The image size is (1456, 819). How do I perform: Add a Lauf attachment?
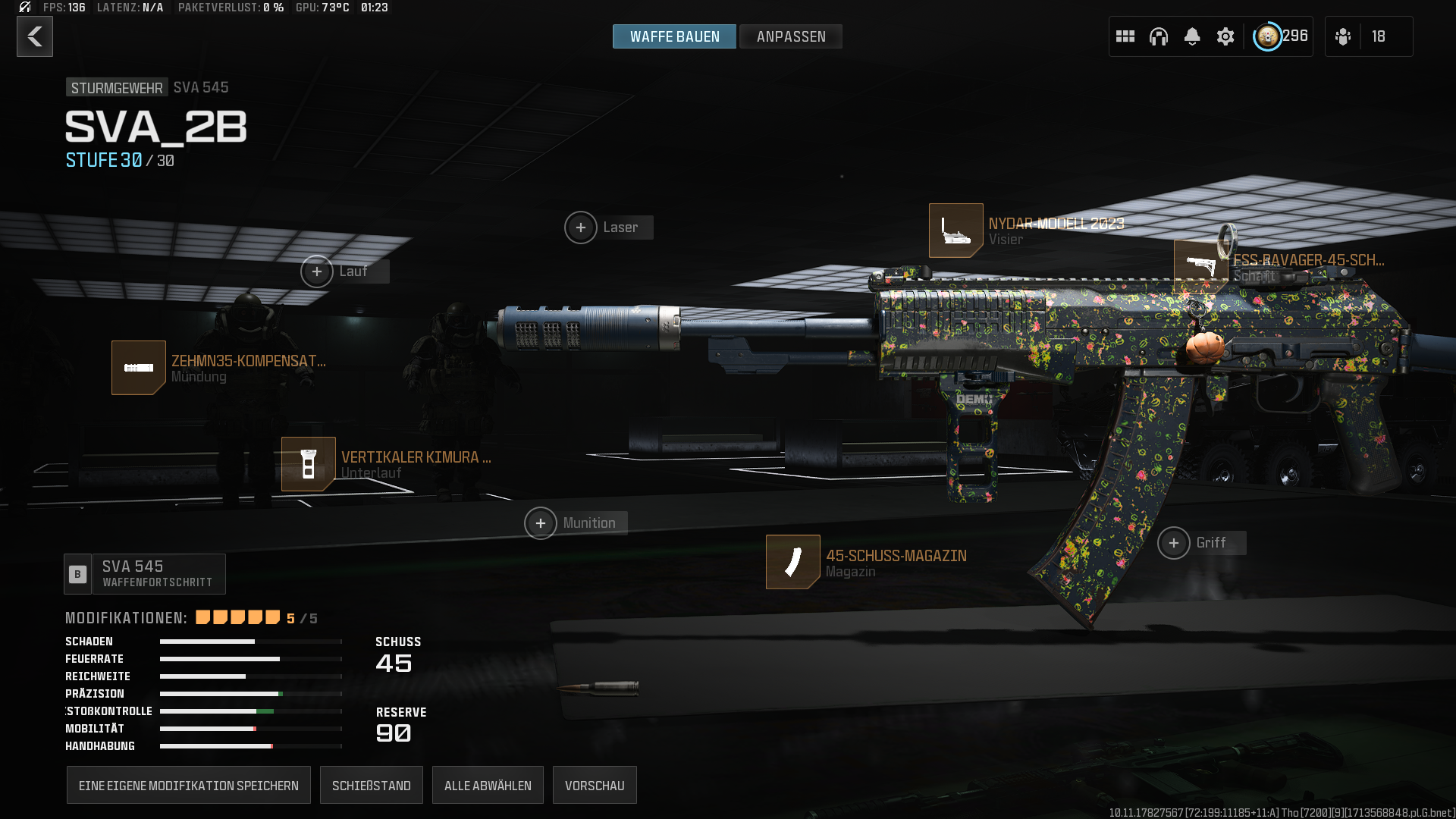click(317, 271)
